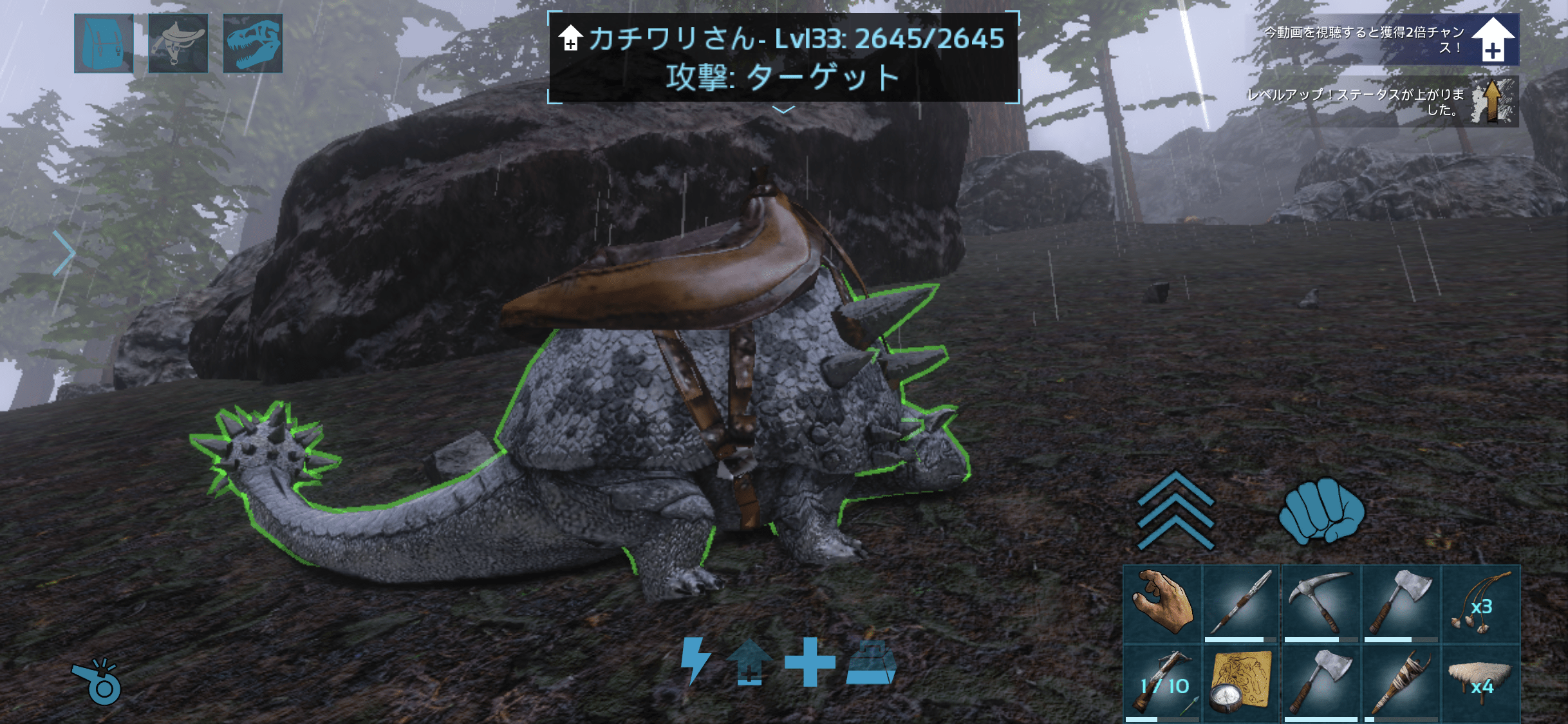
Task: Open the map and compass slot
Action: tap(1242, 683)
